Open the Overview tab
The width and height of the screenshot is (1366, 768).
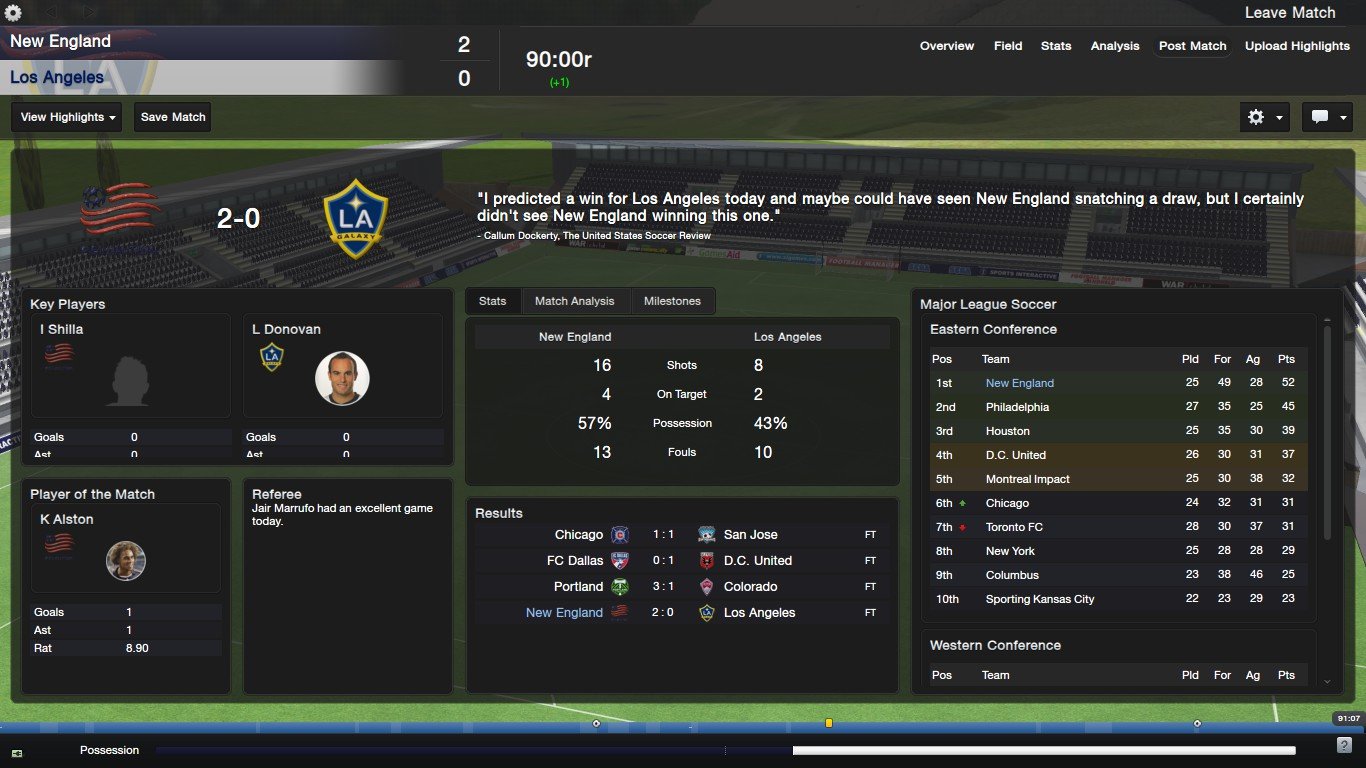point(946,46)
